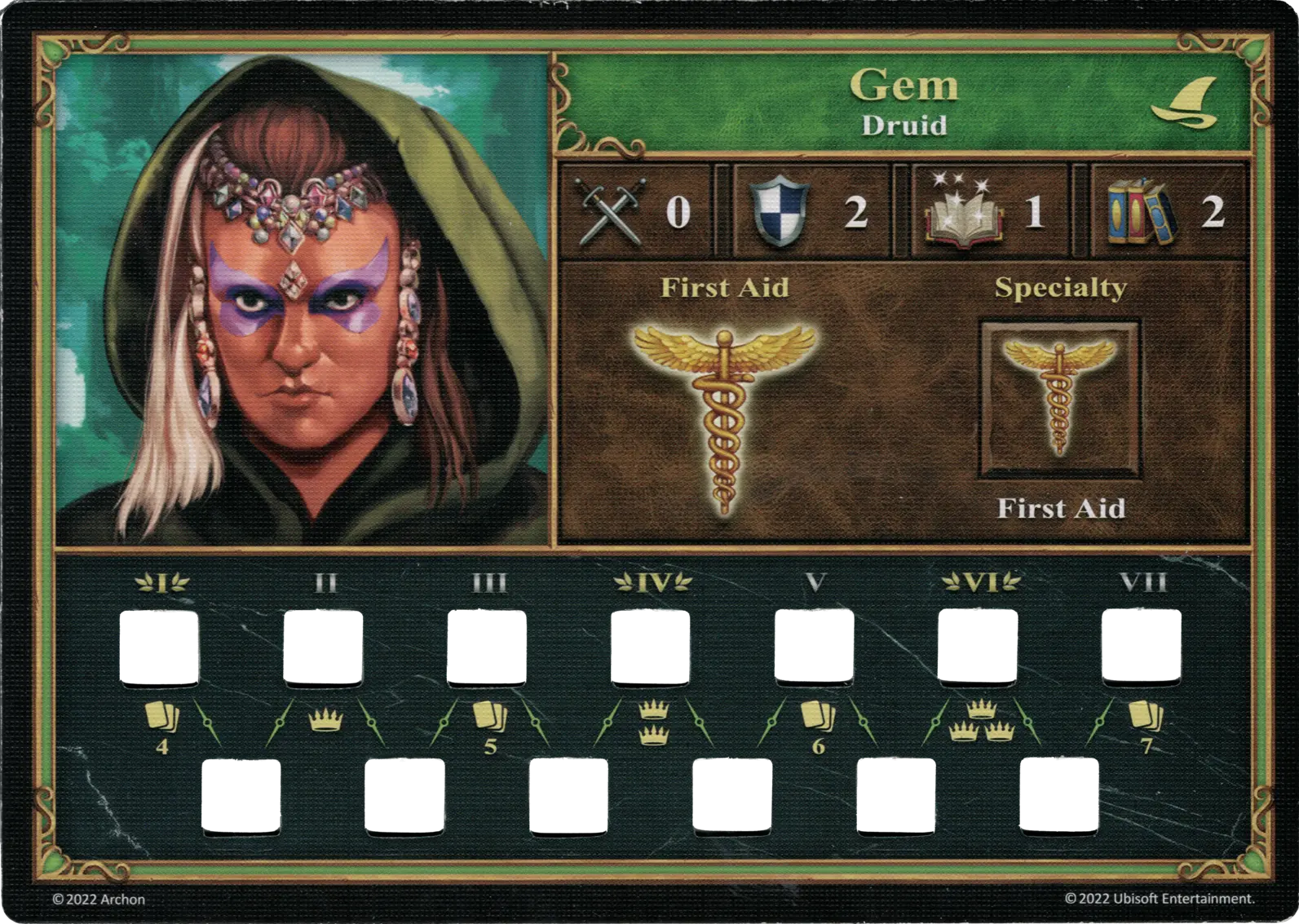Click the large First Aid caduceus emblem

(724, 418)
